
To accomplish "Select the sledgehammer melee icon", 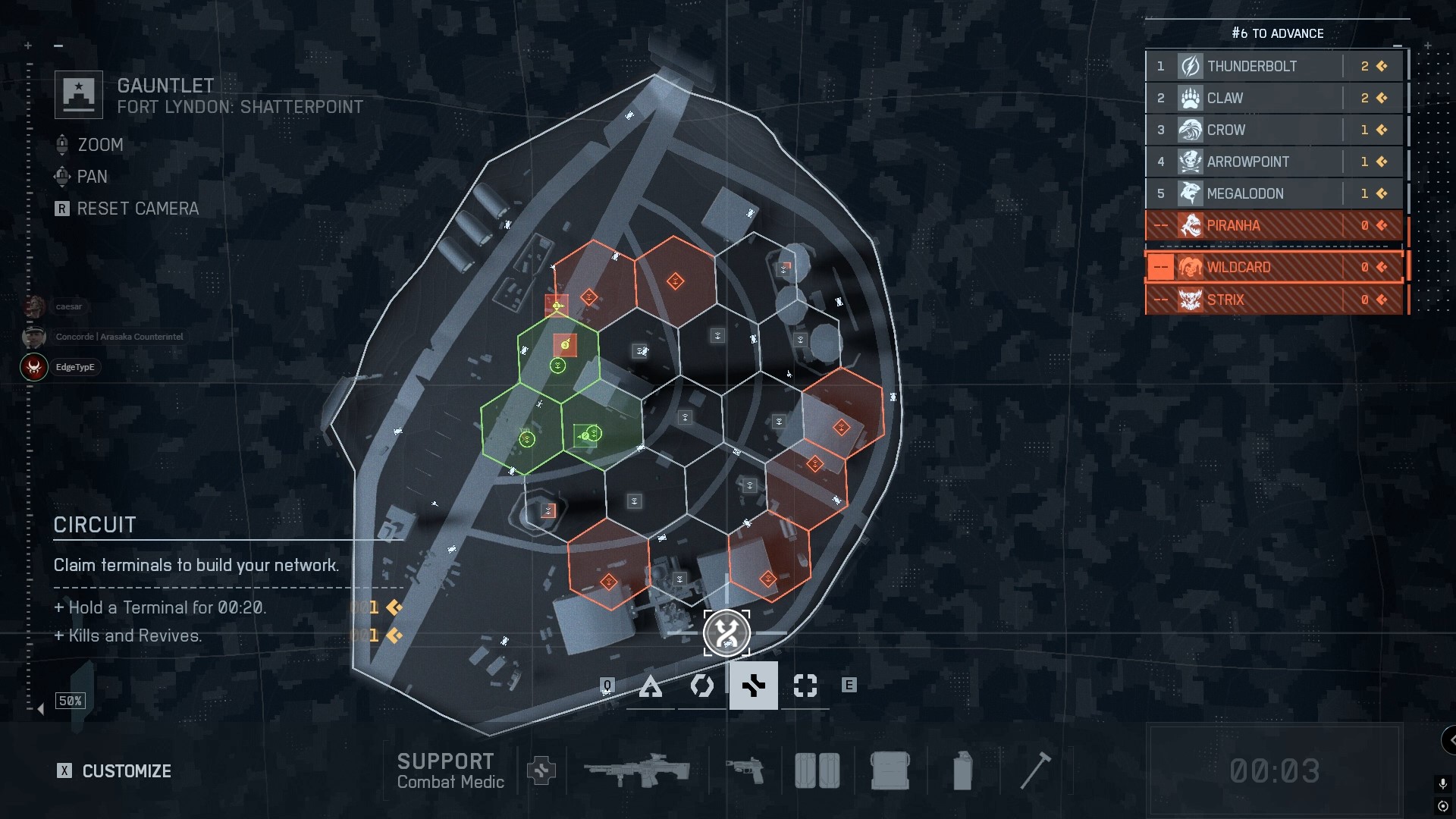I will pyautogui.click(x=1037, y=770).
